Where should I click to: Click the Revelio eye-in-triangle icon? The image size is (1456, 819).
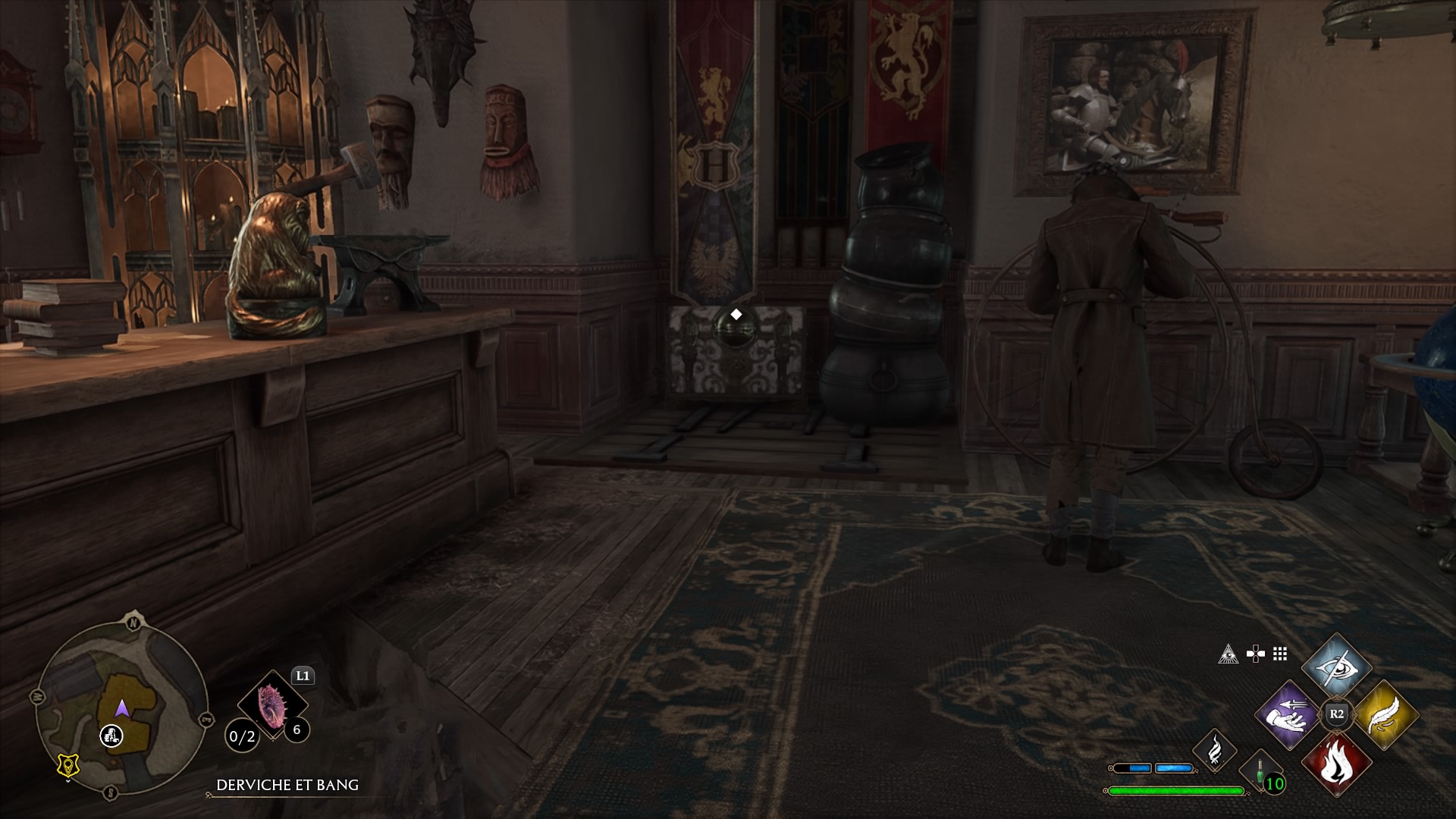[x=1228, y=654]
